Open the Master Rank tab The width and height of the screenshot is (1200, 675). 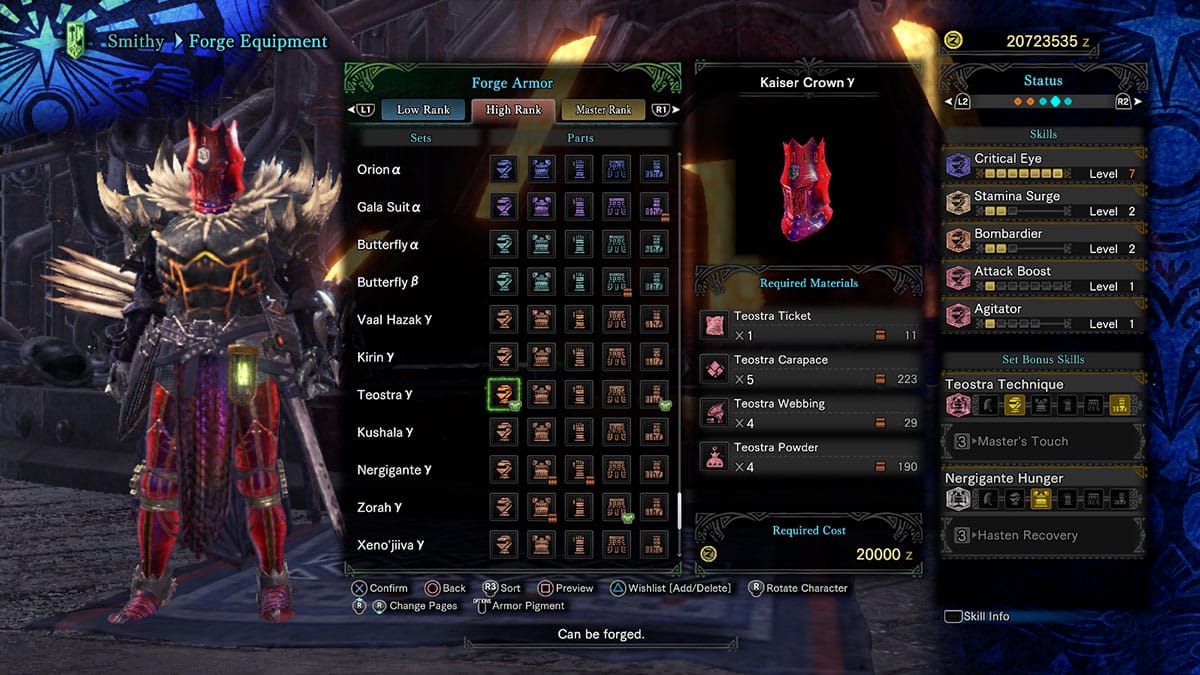(x=603, y=110)
